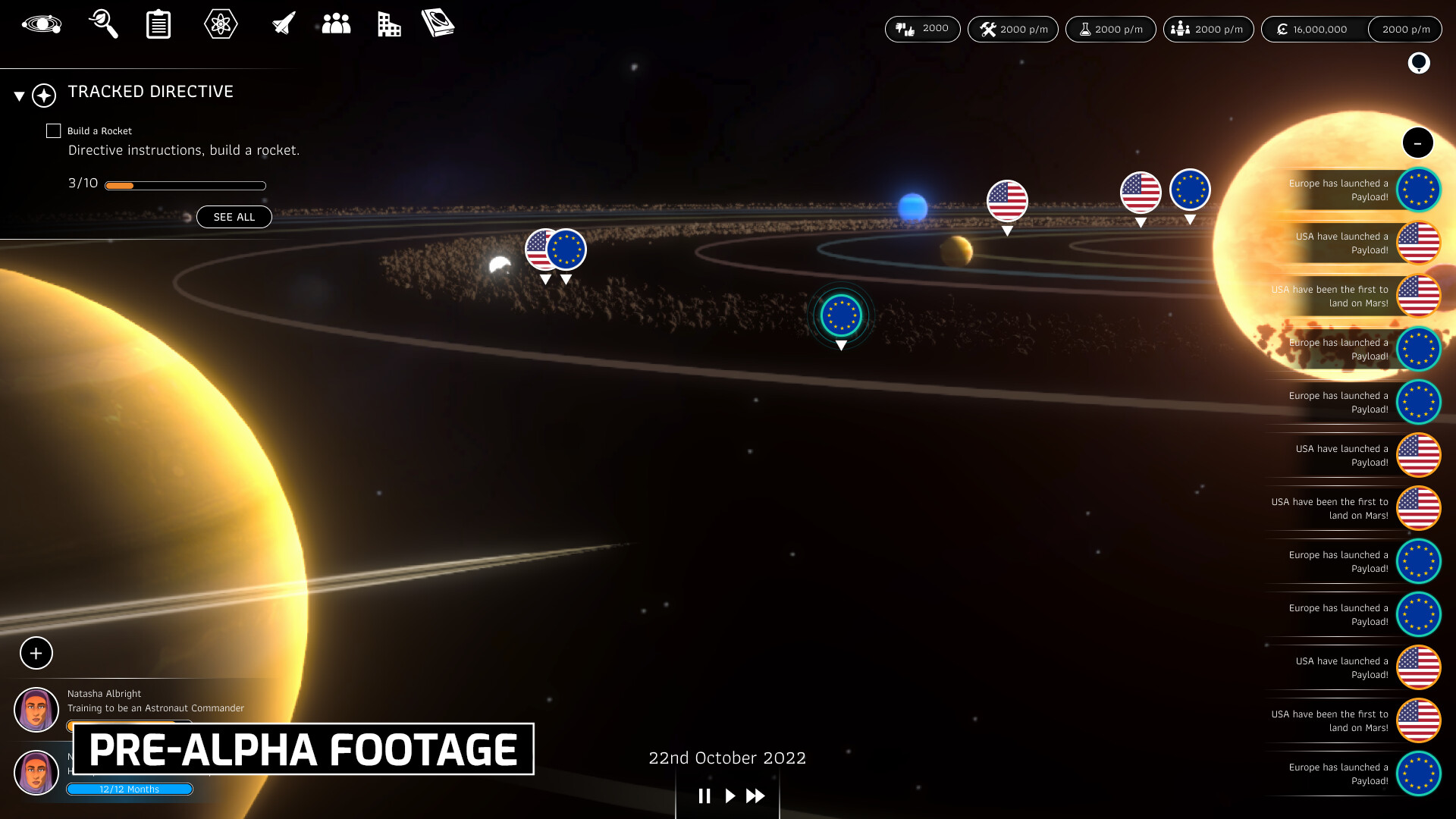This screenshot has height=819, width=1456.
Task: Fast-forward the game time
Action: click(x=755, y=795)
